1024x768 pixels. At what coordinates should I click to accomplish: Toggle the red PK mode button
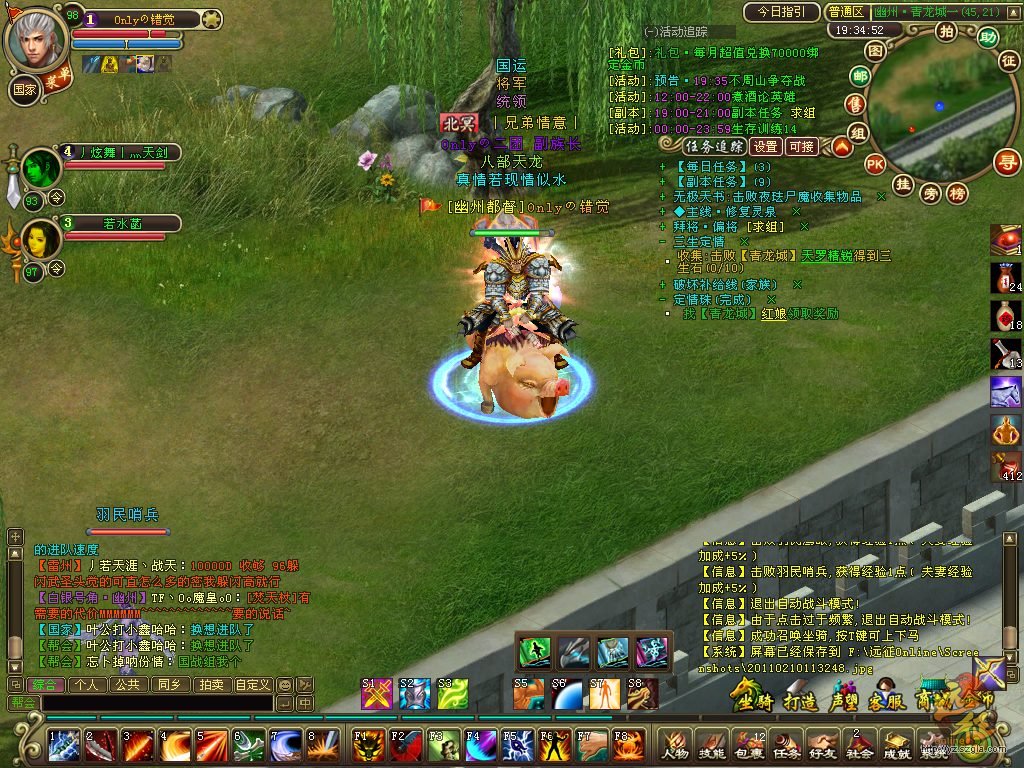coord(875,164)
